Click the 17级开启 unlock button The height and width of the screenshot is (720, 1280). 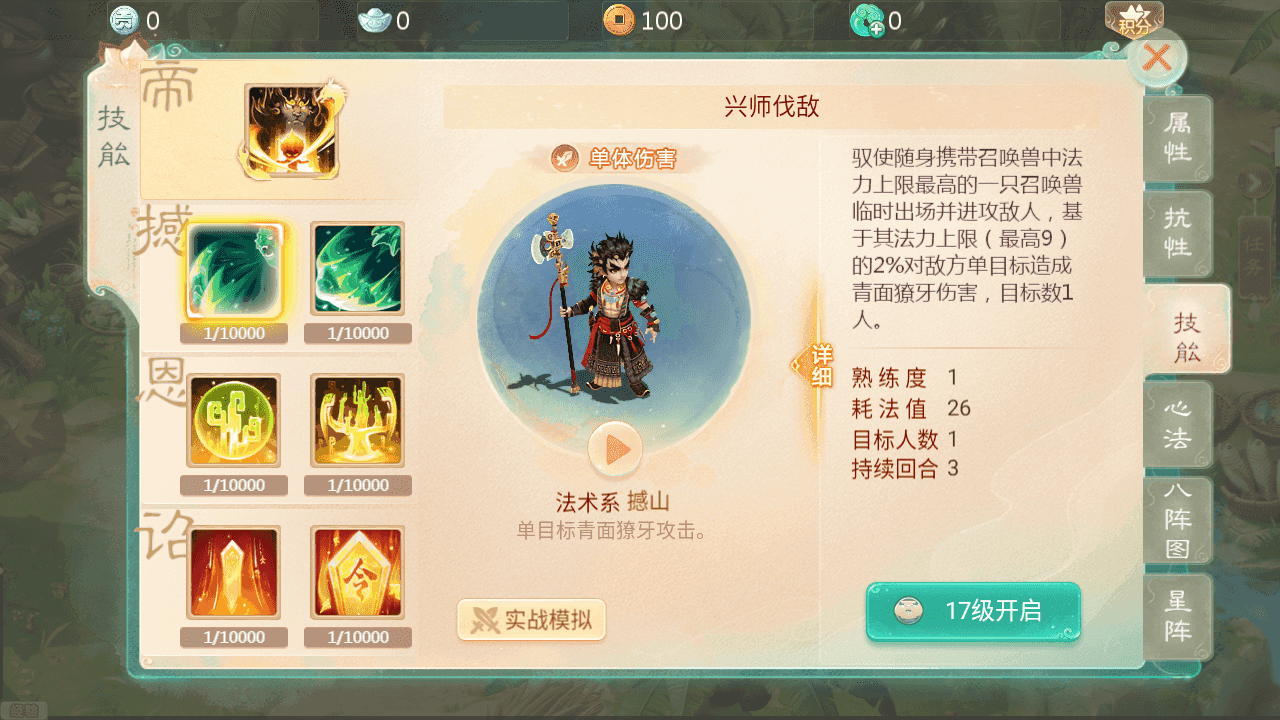pos(972,612)
